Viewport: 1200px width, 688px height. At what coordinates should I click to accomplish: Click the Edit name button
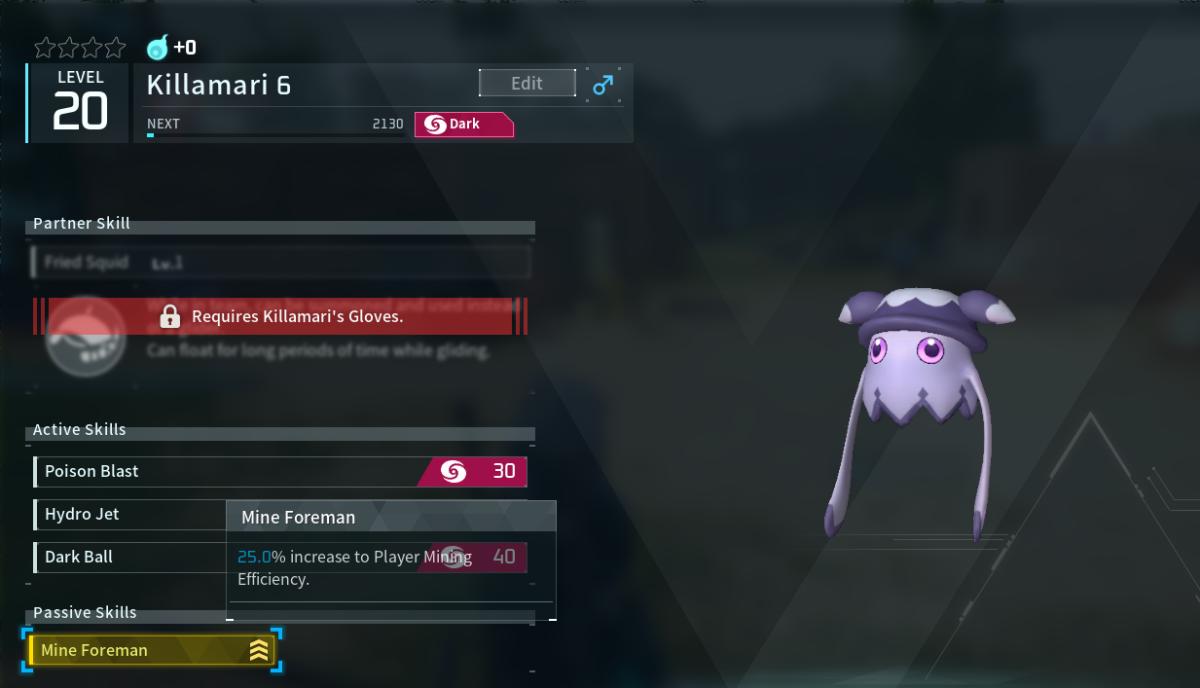(x=527, y=83)
